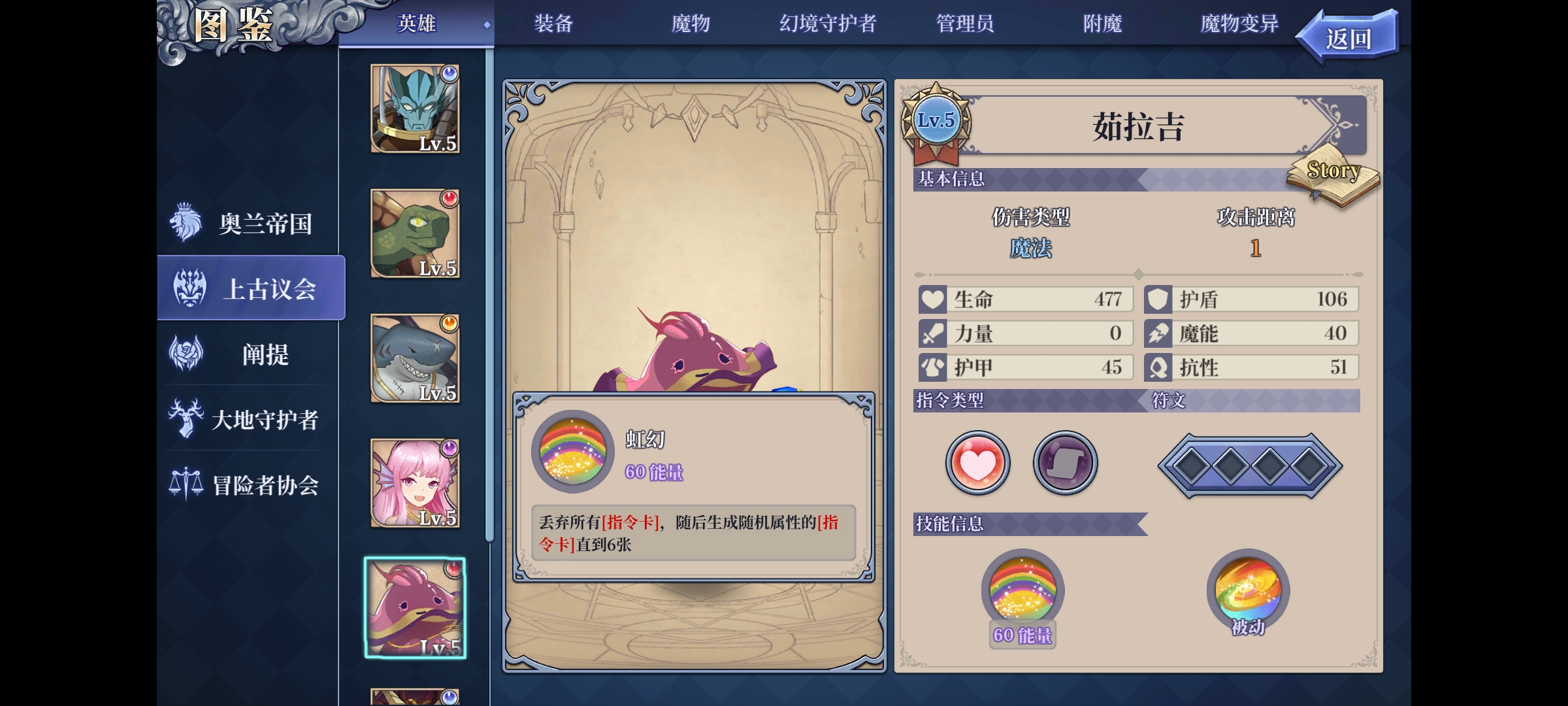Screen dimensions: 1568x706
Task: Select the pink-haired girl hero portrait
Action: tap(415, 483)
